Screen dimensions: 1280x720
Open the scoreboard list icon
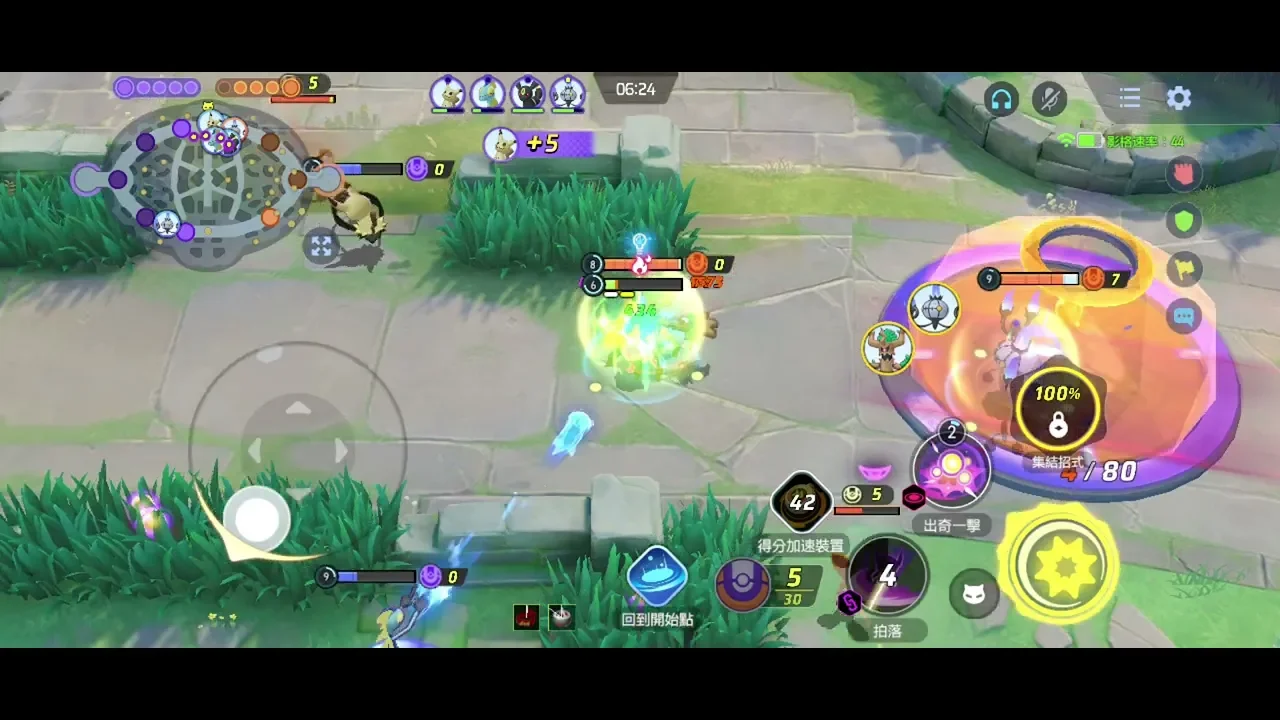pos(1130,98)
